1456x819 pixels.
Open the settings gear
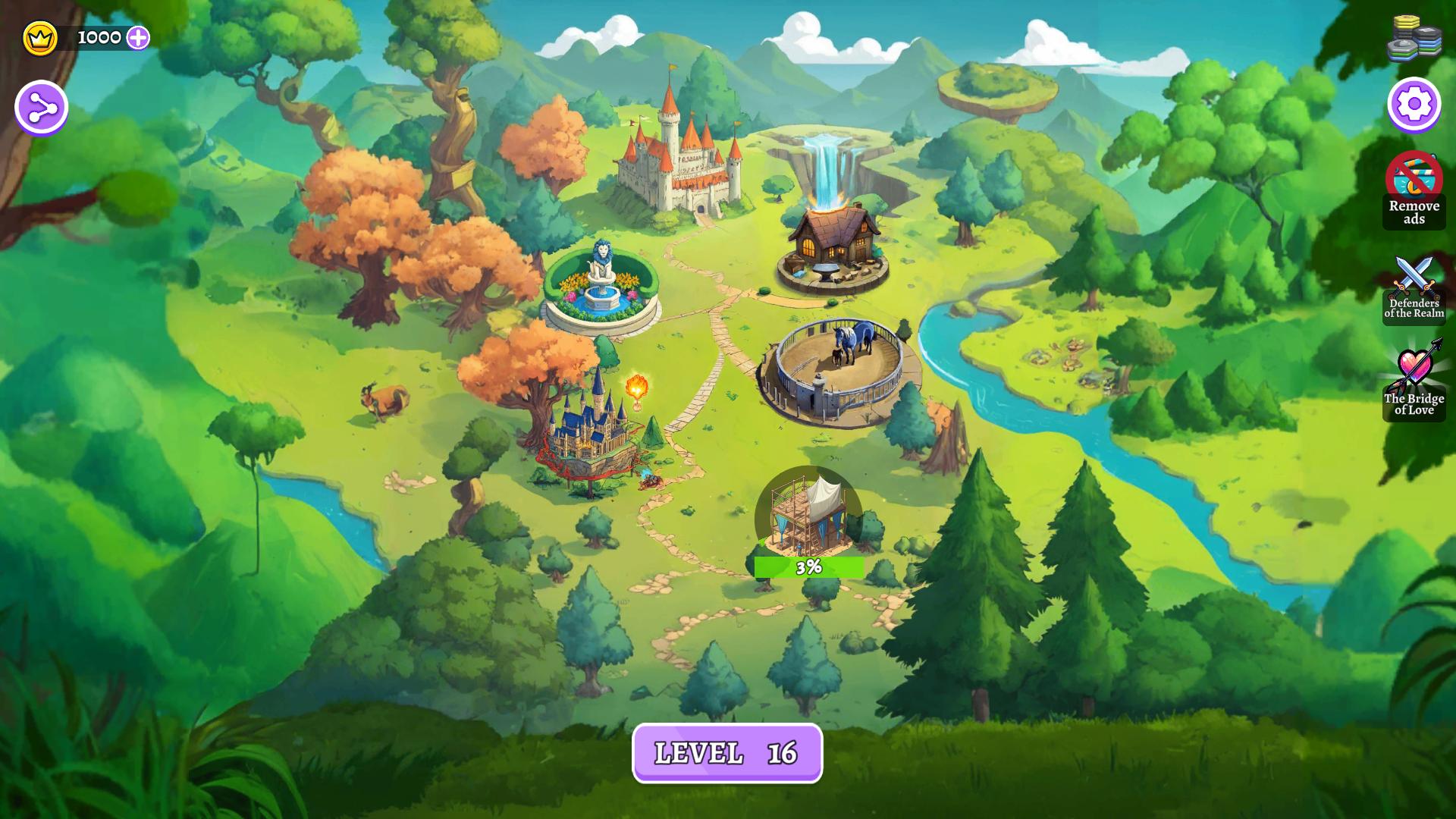(1414, 106)
